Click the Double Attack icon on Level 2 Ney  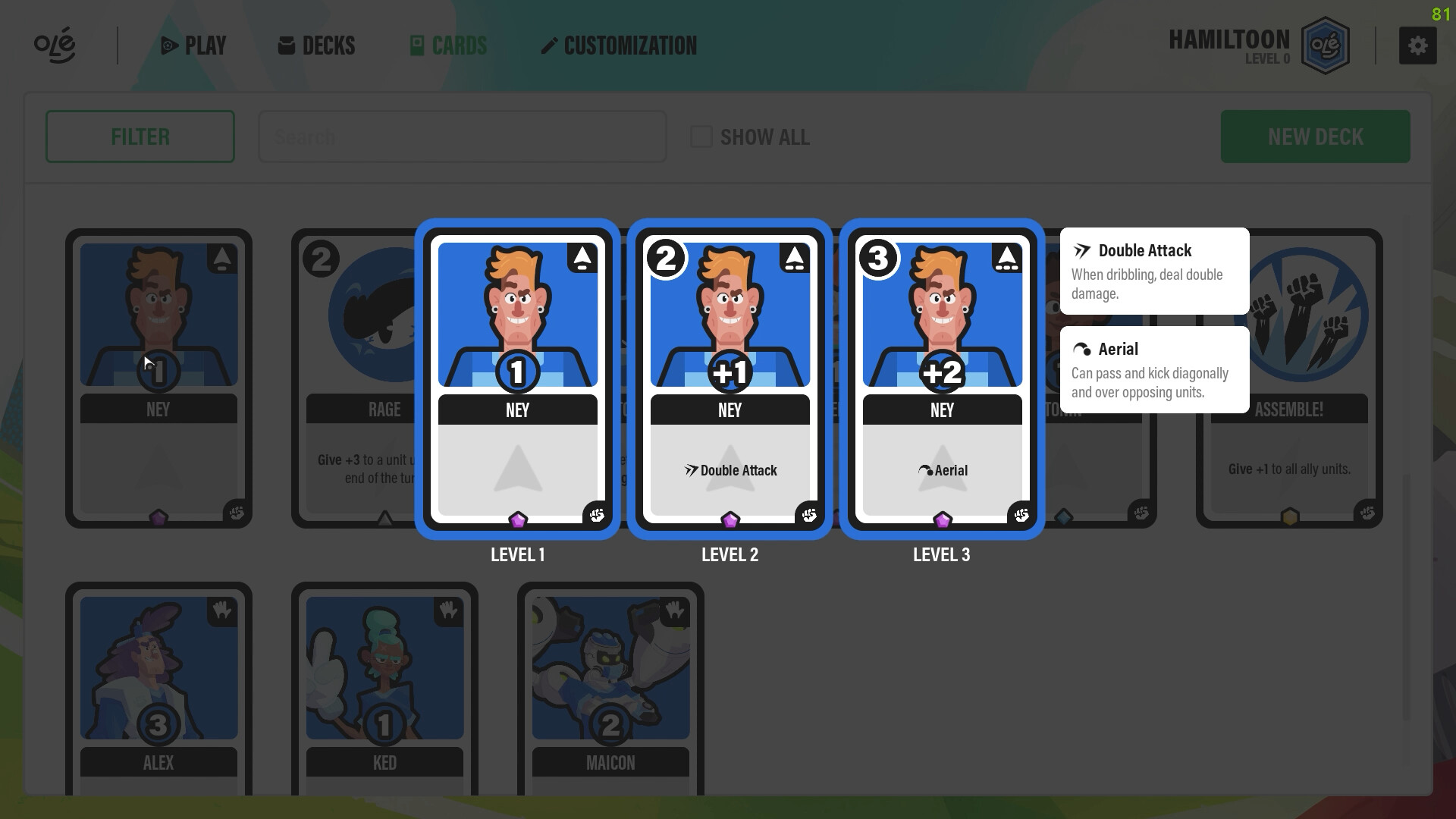(x=690, y=470)
